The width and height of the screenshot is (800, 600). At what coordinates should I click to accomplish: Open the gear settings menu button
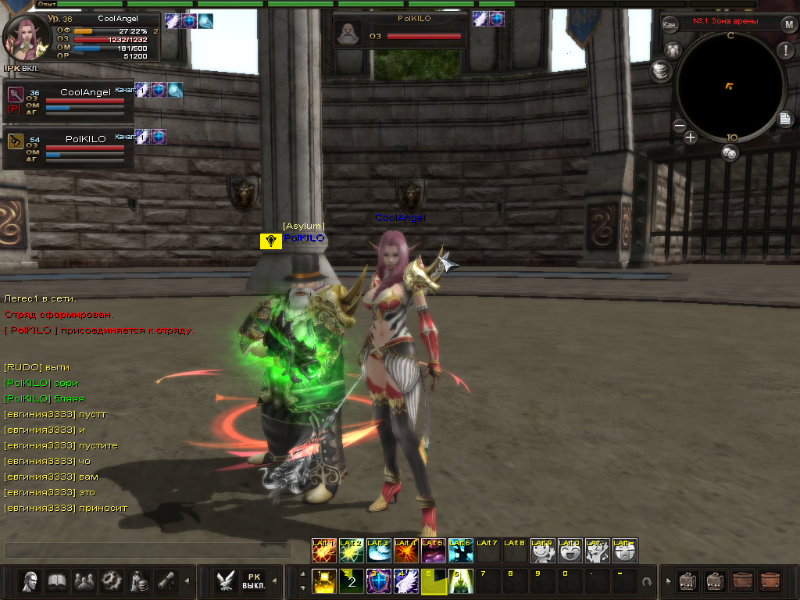[x=112, y=580]
